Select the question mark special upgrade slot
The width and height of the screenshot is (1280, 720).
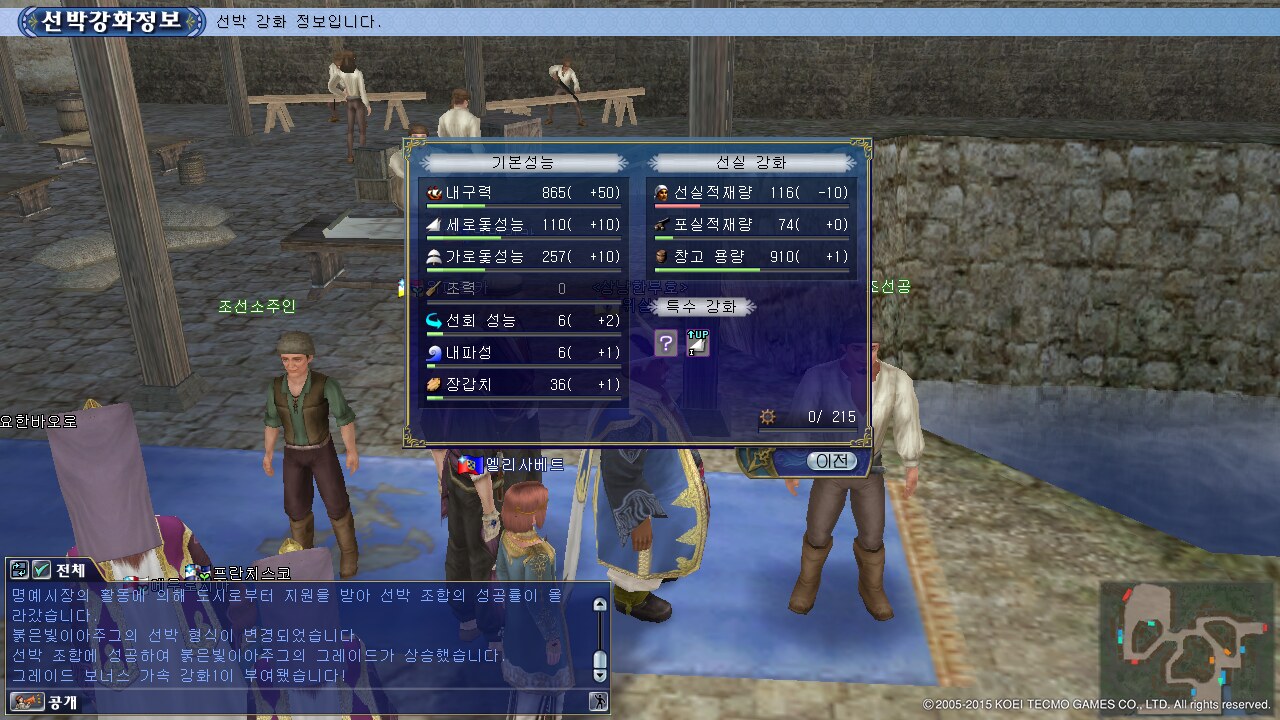tap(666, 344)
